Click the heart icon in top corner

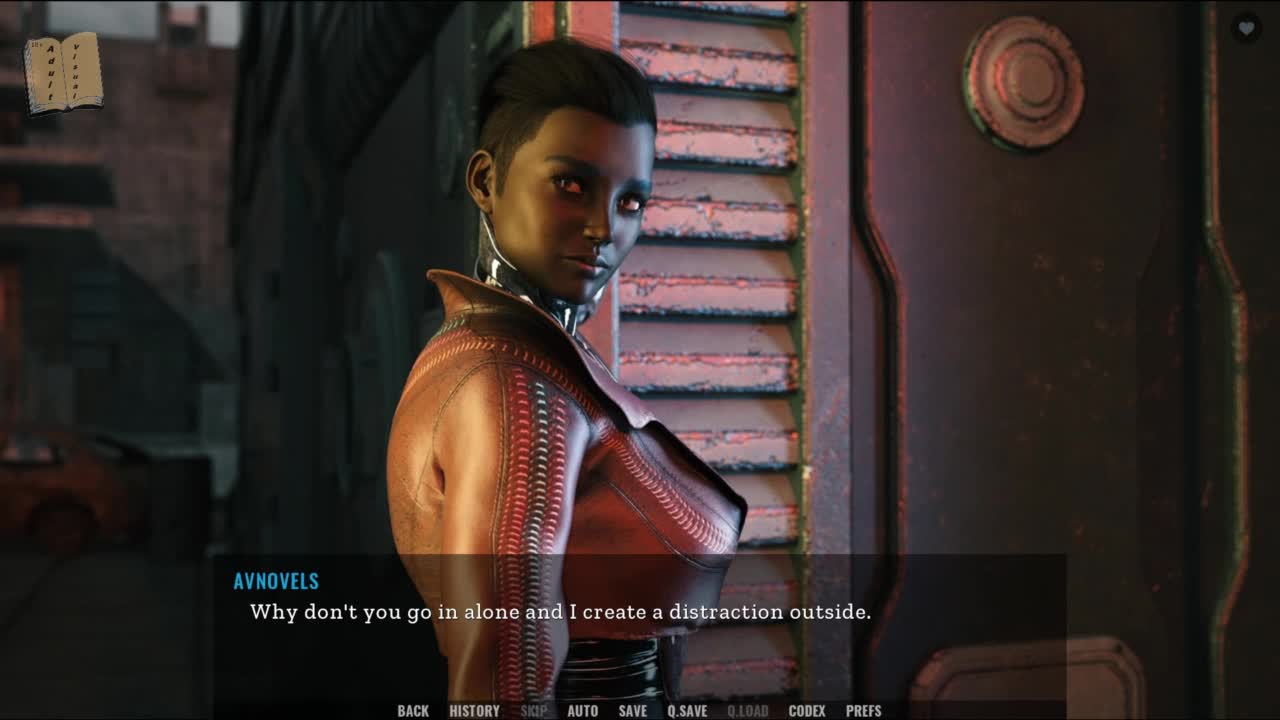(1246, 29)
